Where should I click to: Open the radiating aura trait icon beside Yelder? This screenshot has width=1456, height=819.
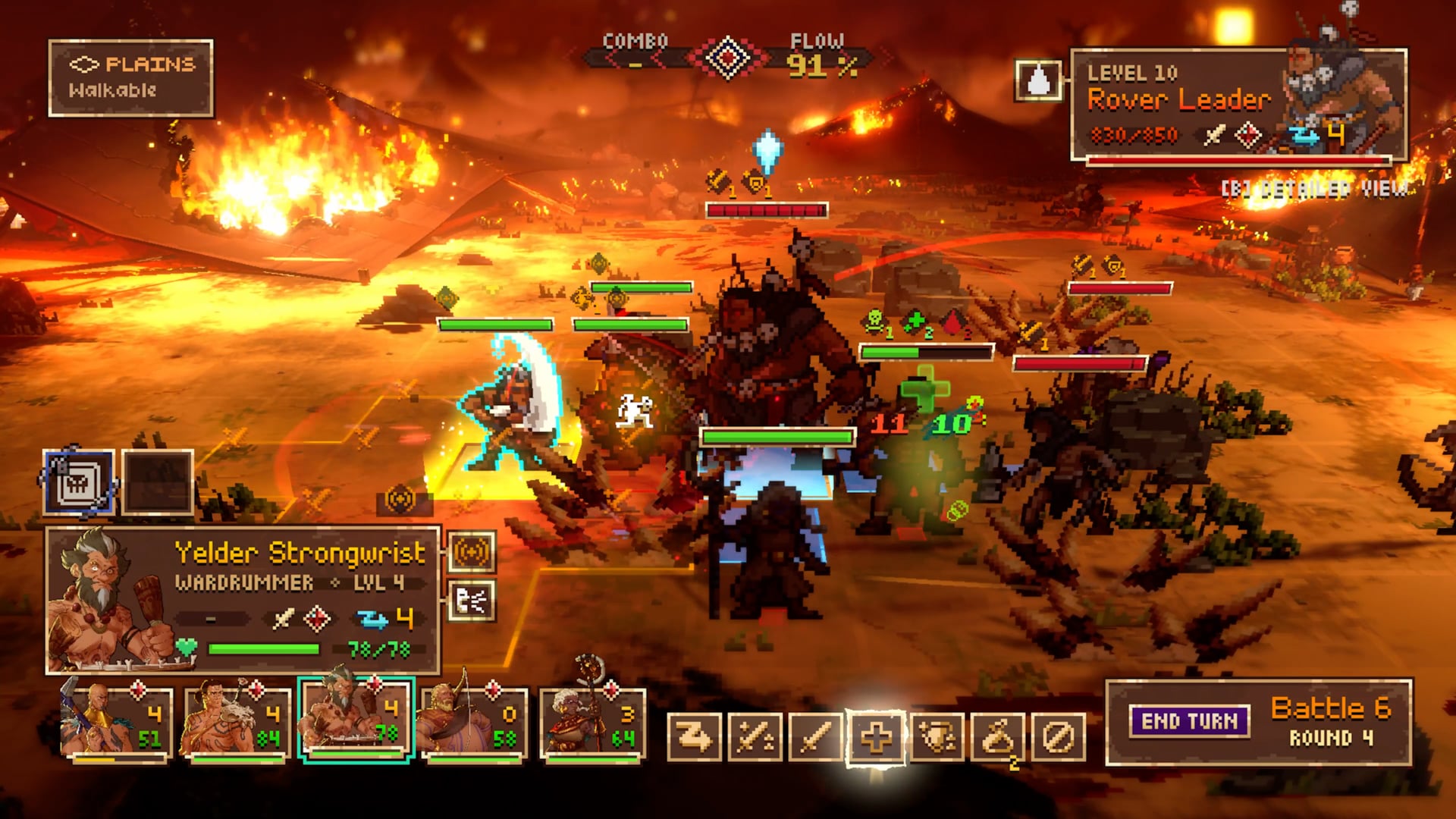[472, 552]
